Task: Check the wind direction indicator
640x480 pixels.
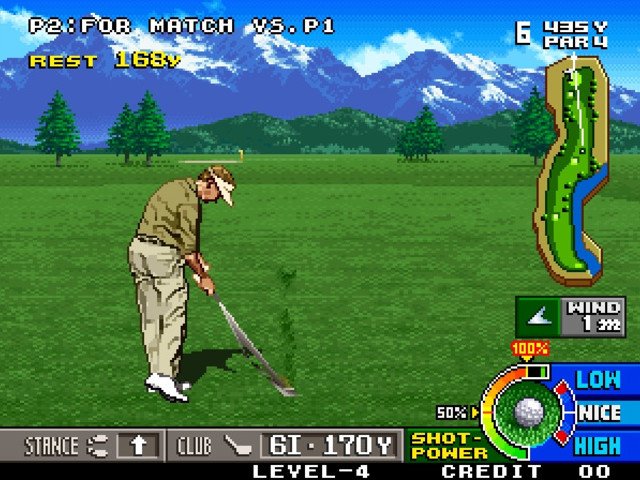Action: tap(541, 316)
